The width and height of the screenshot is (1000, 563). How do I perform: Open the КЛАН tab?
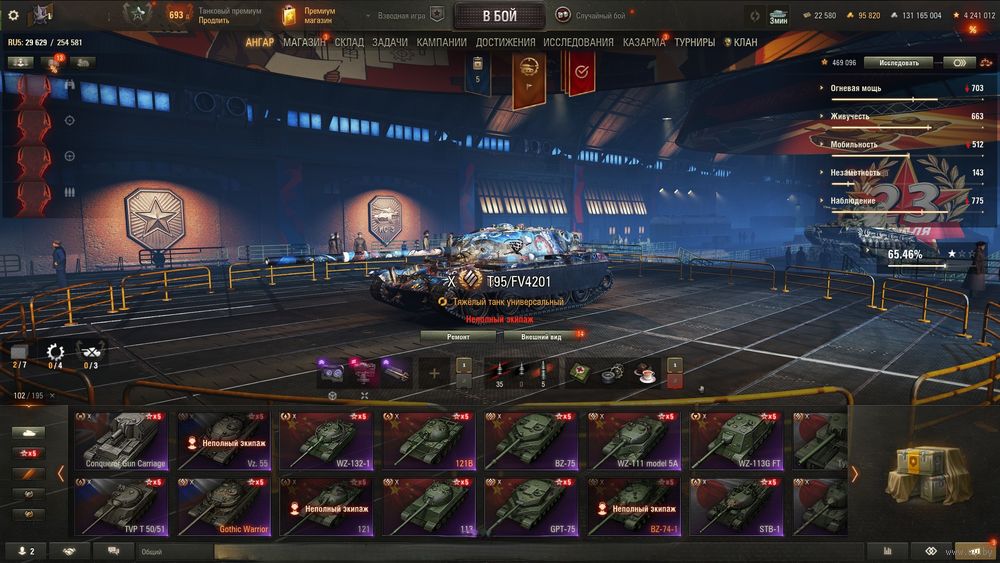[744, 42]
